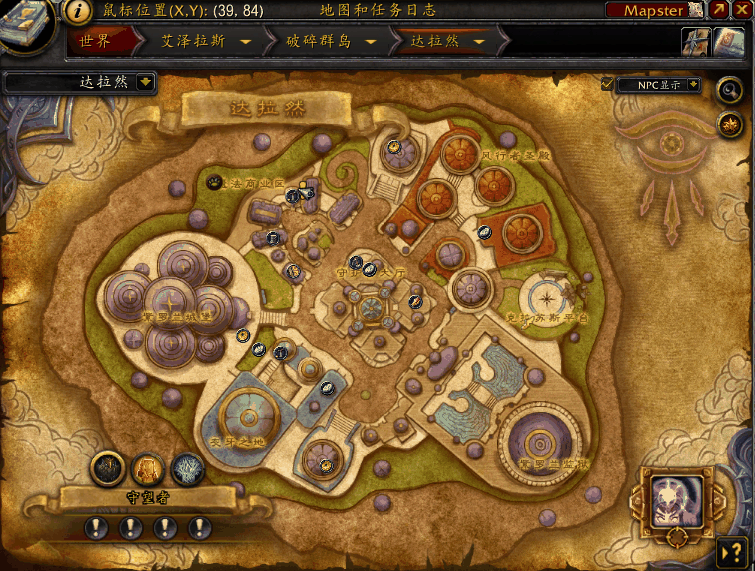Maximize the map with the arrow button
Screen dimensions: 755x571
[719, 10]
